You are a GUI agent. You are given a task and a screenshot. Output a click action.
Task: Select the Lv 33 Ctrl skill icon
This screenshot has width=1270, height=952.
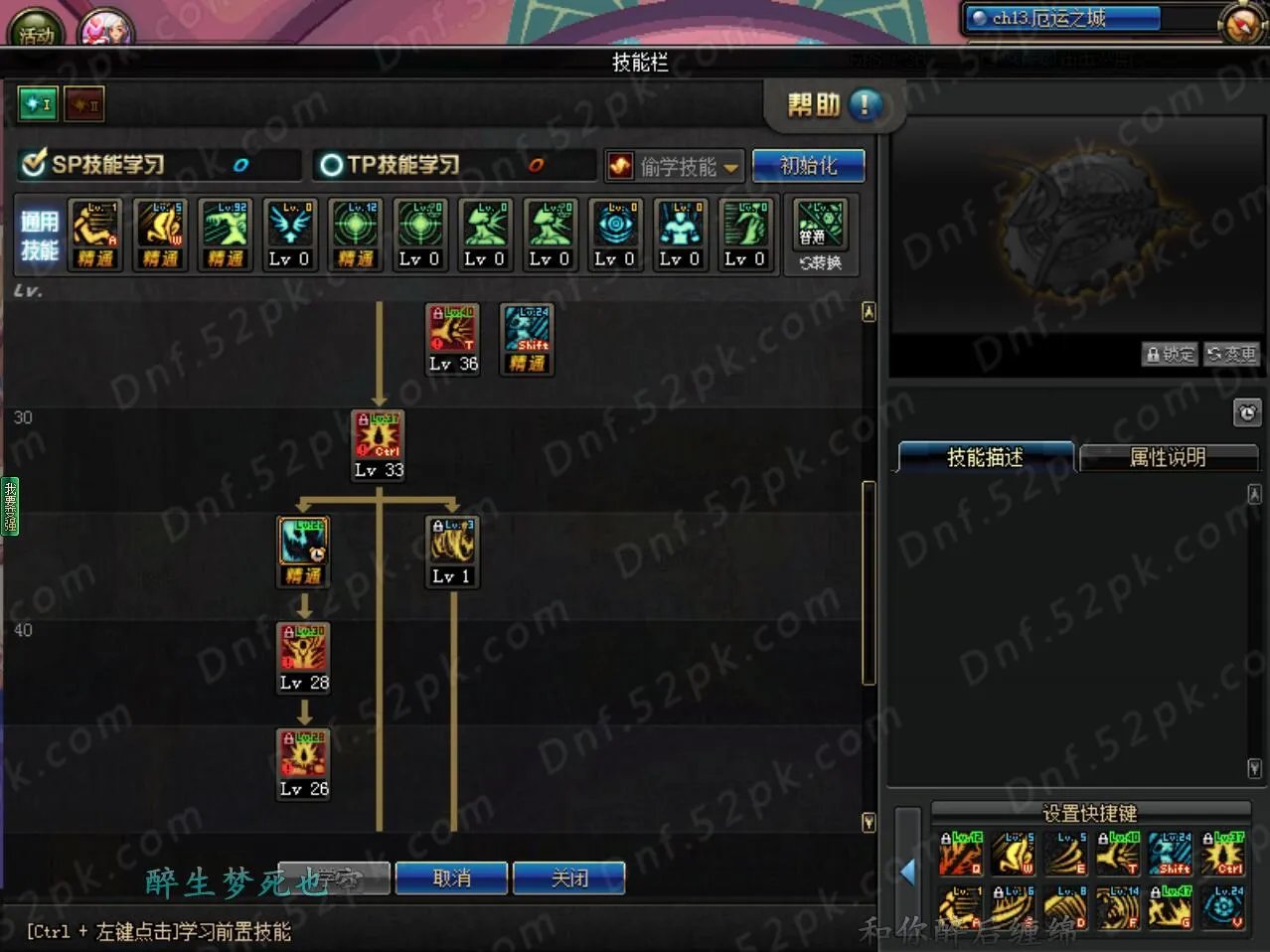click(x=379, y=435)
